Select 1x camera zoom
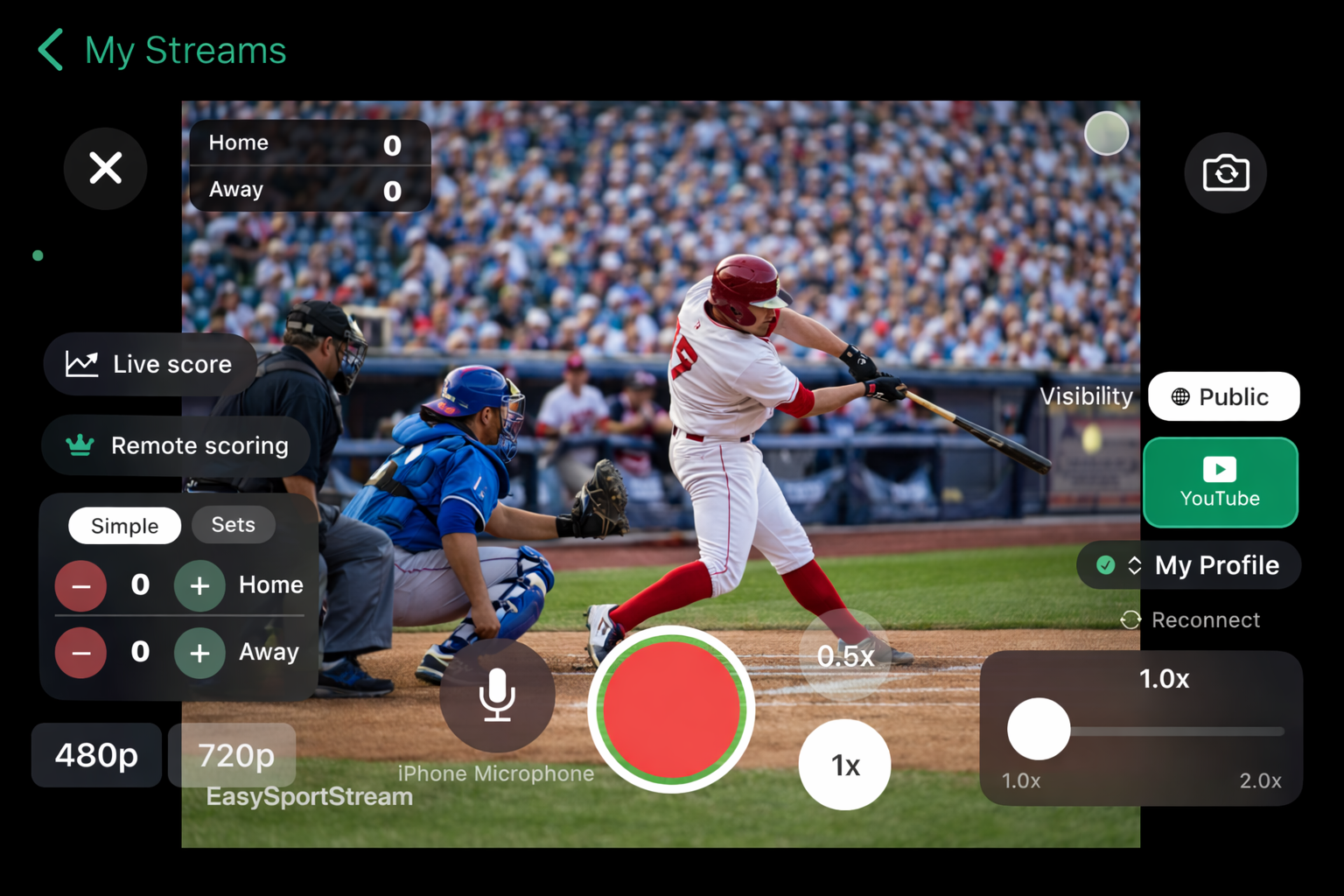The width and height of the screenshot is (1344, 896). click(843, 764)
